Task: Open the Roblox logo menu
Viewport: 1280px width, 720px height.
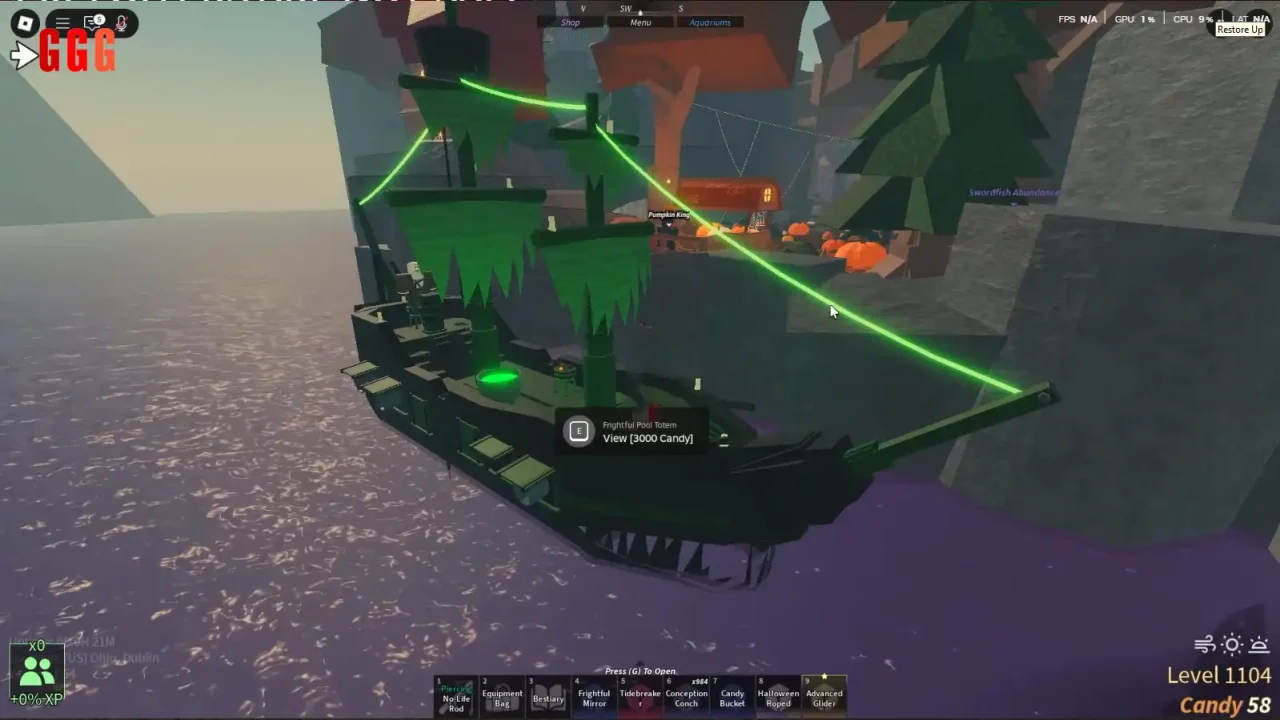Action: point(24,23)
